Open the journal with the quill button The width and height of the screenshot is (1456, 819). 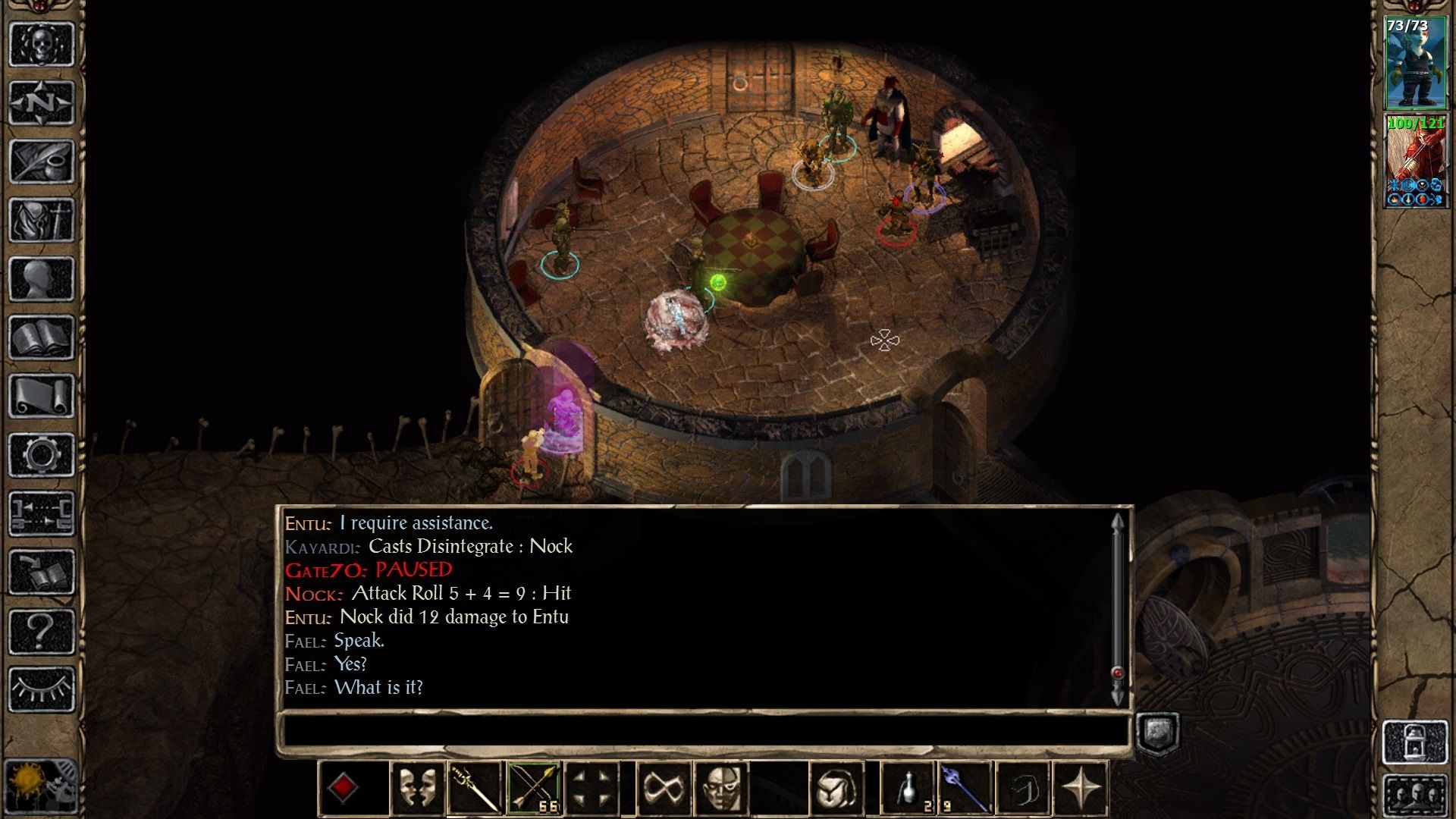[41, 162]
